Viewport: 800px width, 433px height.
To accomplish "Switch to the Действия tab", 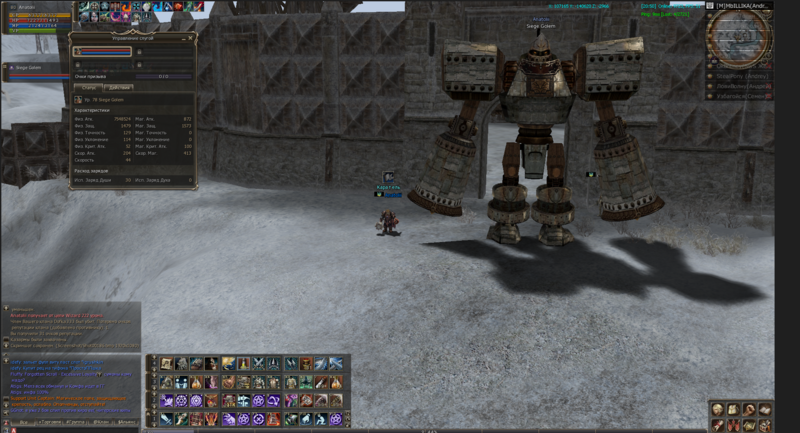I will pos(118,87).
